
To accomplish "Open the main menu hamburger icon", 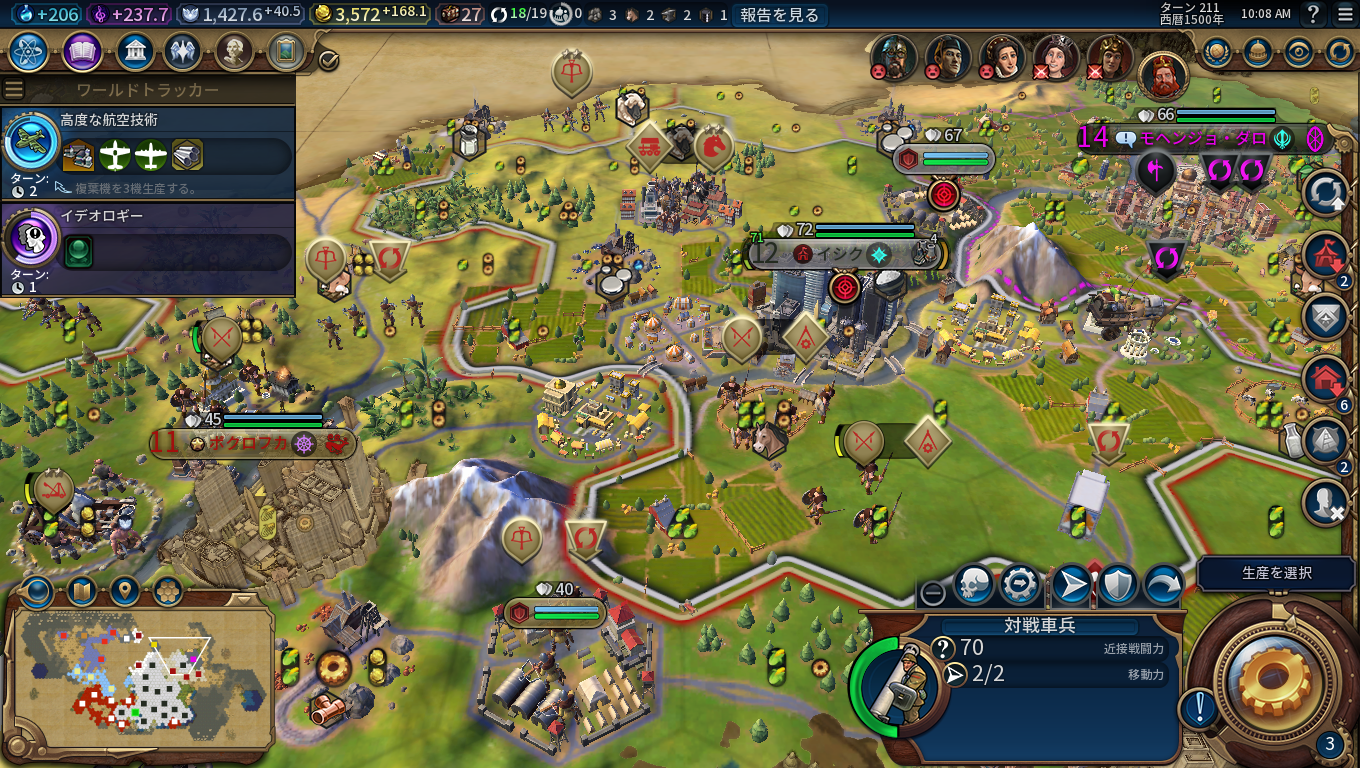I will point(1344,14).
